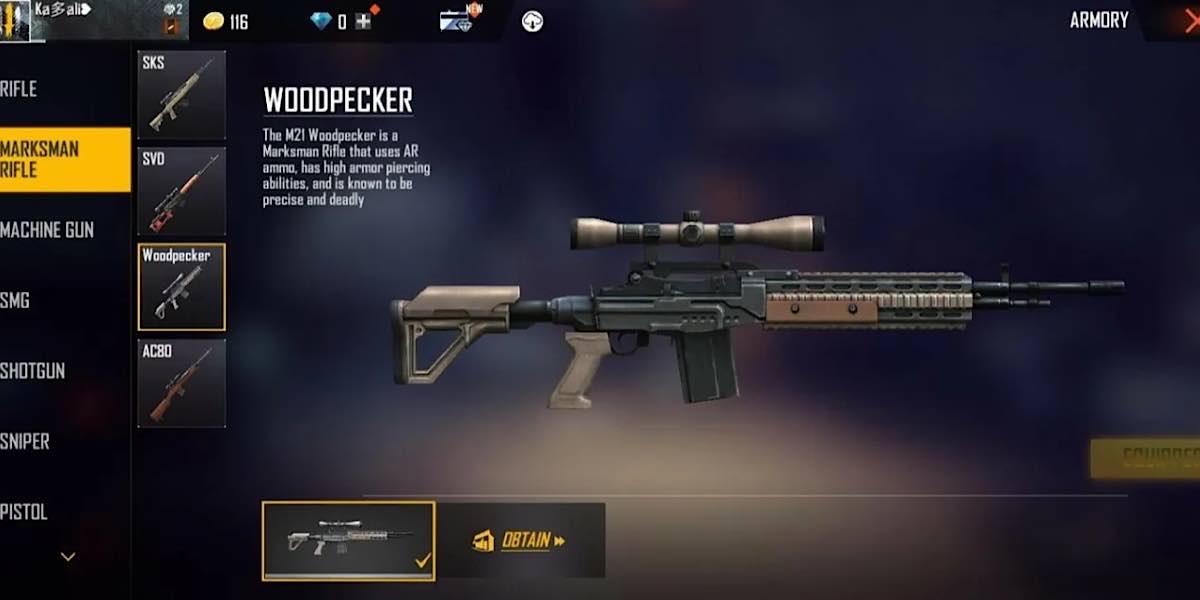The image size is (1200, 600).
Task: Click the gold coin balance icon
Action: tap(214, 21)
